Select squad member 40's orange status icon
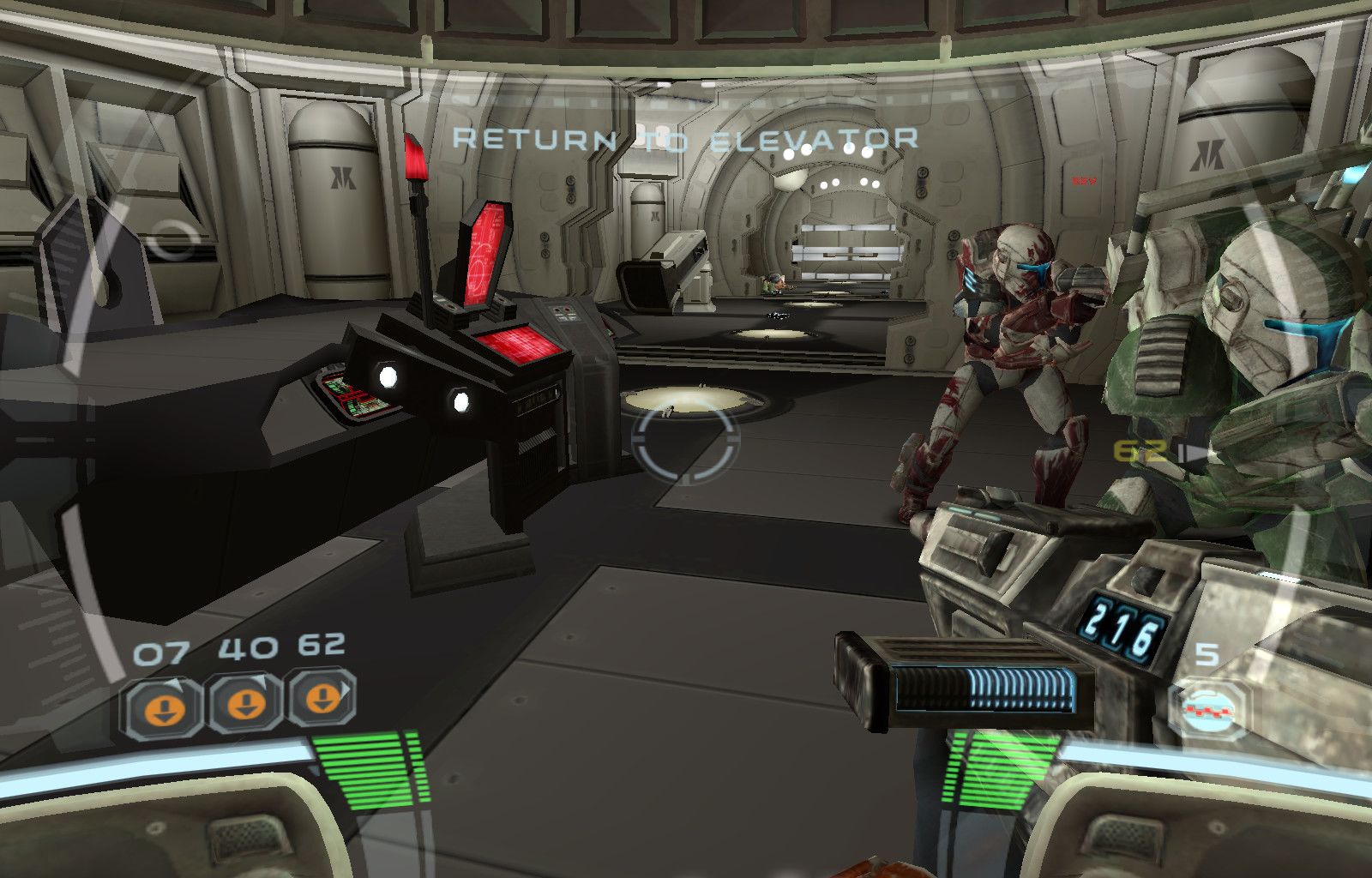The image size is (1372, 878). coord(246,704)
